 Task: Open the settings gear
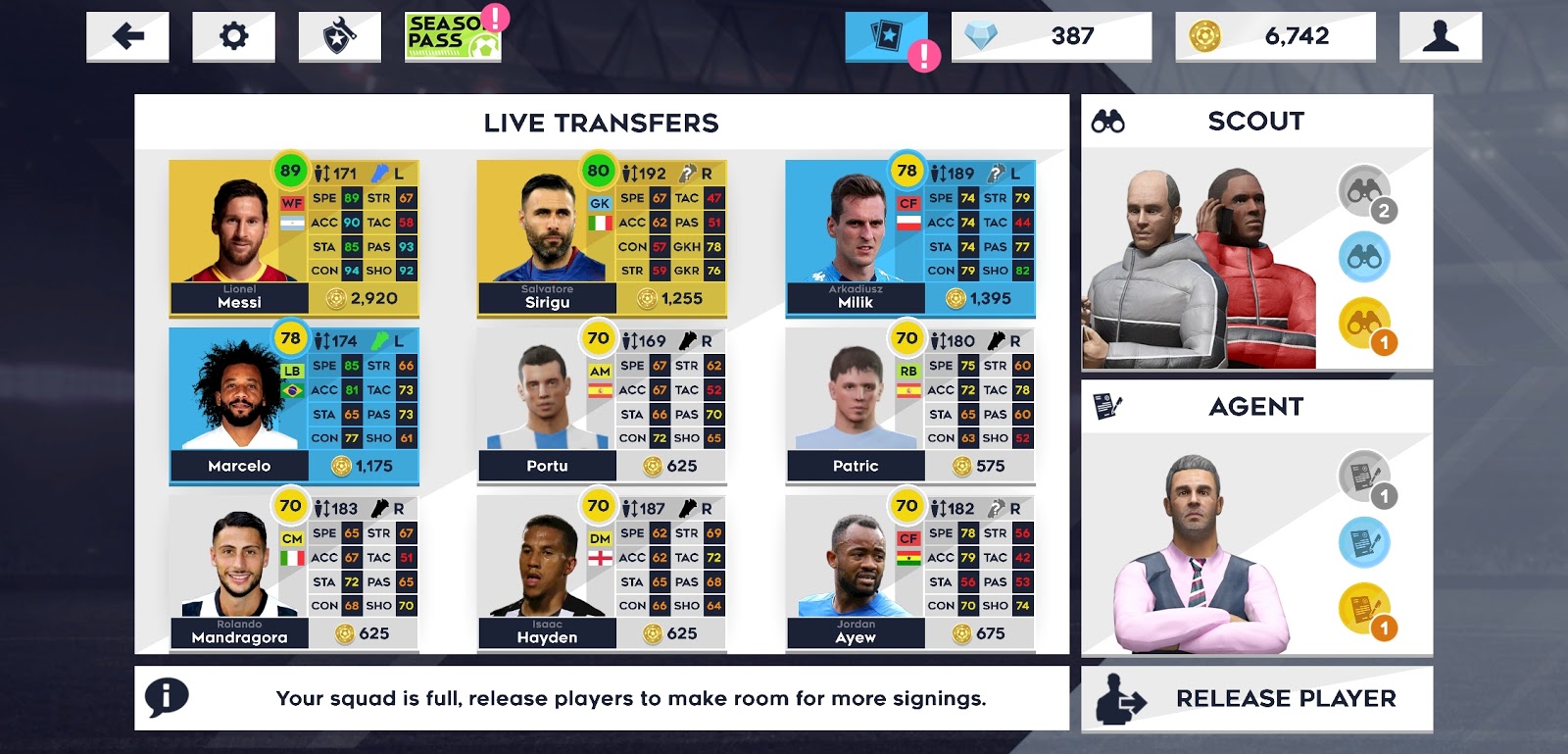coord(234,35)
